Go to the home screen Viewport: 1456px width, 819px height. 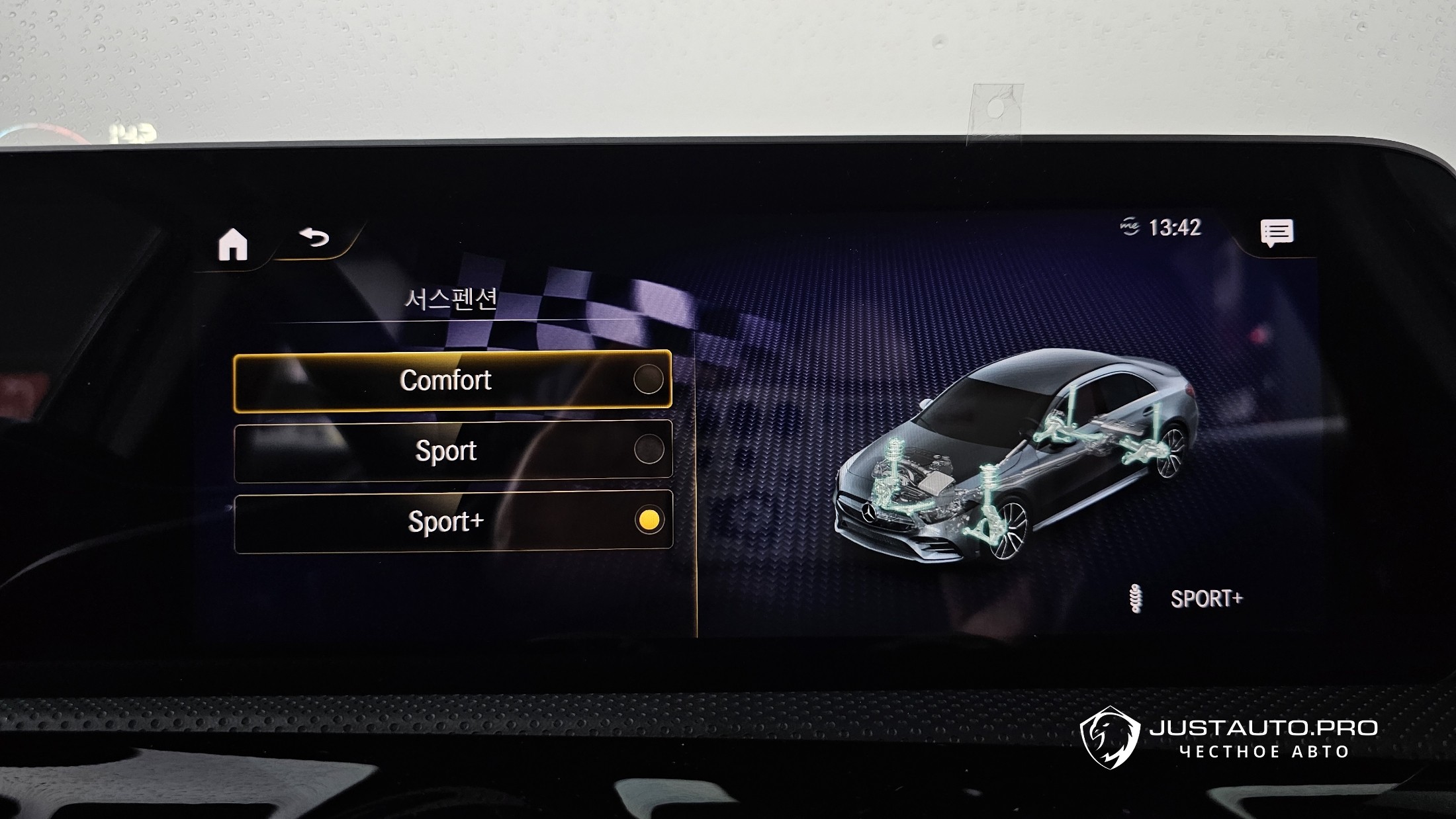[x=233, y=245]
